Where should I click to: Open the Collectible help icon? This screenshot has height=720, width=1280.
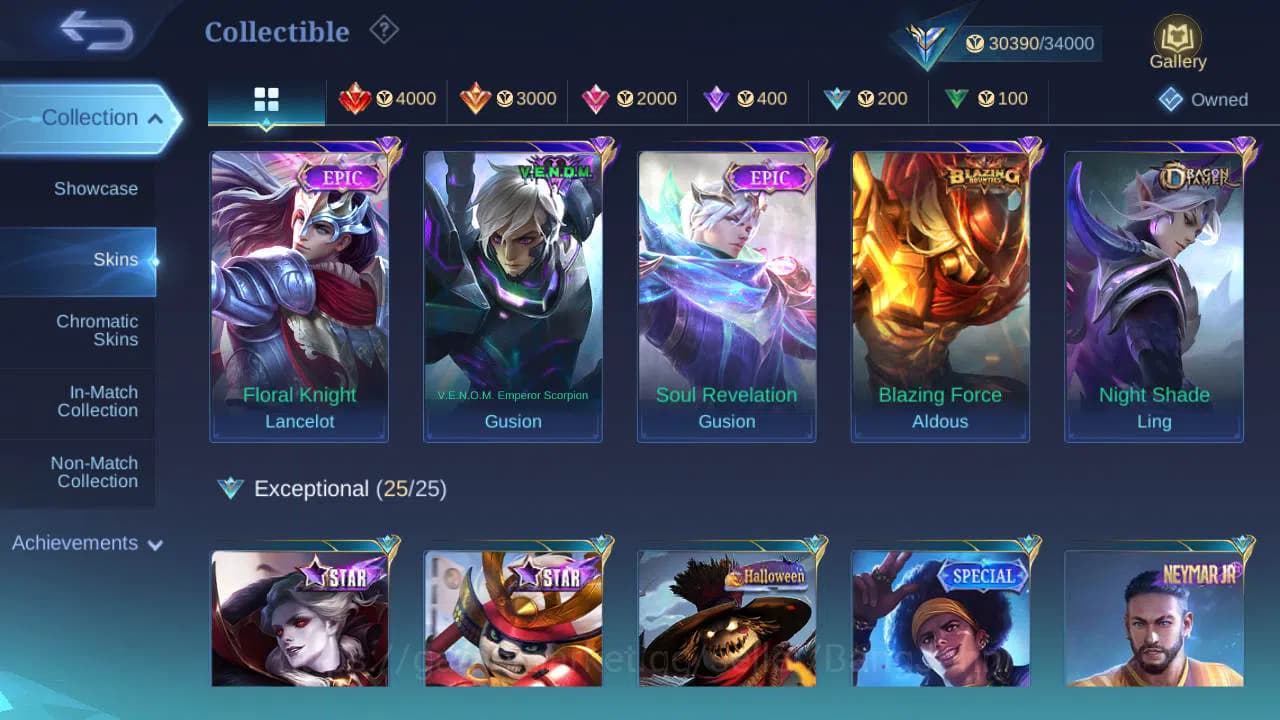[x=384, y=30]
